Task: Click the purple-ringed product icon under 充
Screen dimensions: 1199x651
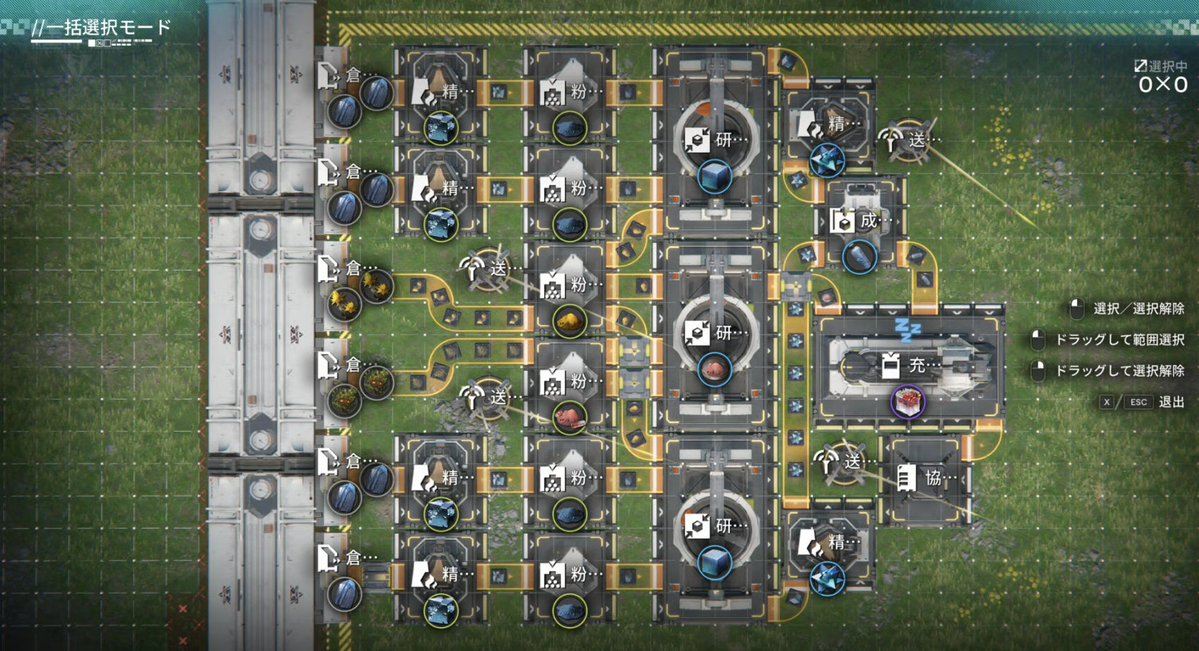Action: coord(908,402)
